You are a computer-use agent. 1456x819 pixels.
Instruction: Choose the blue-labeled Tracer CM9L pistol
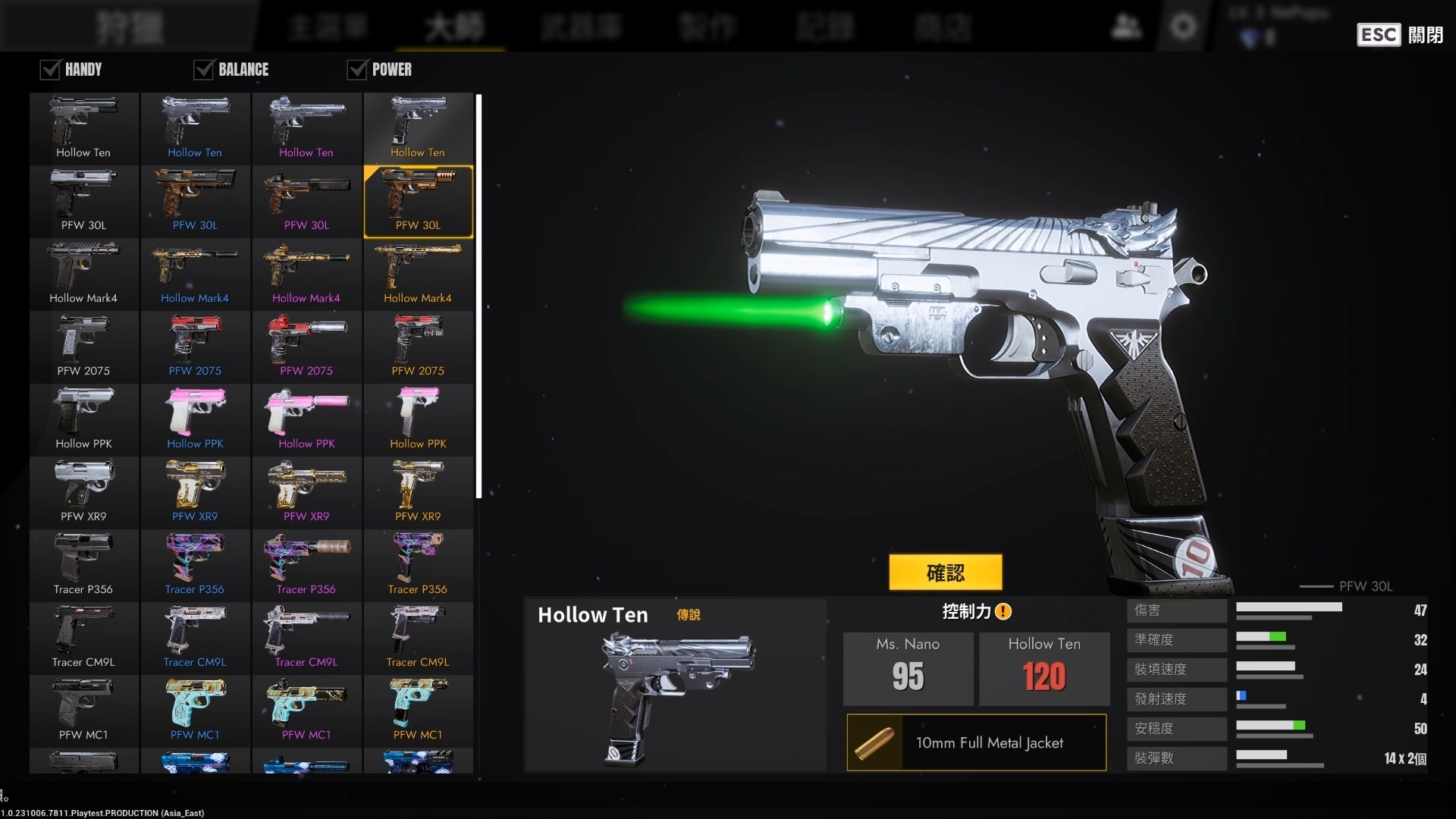click(195, 638)
